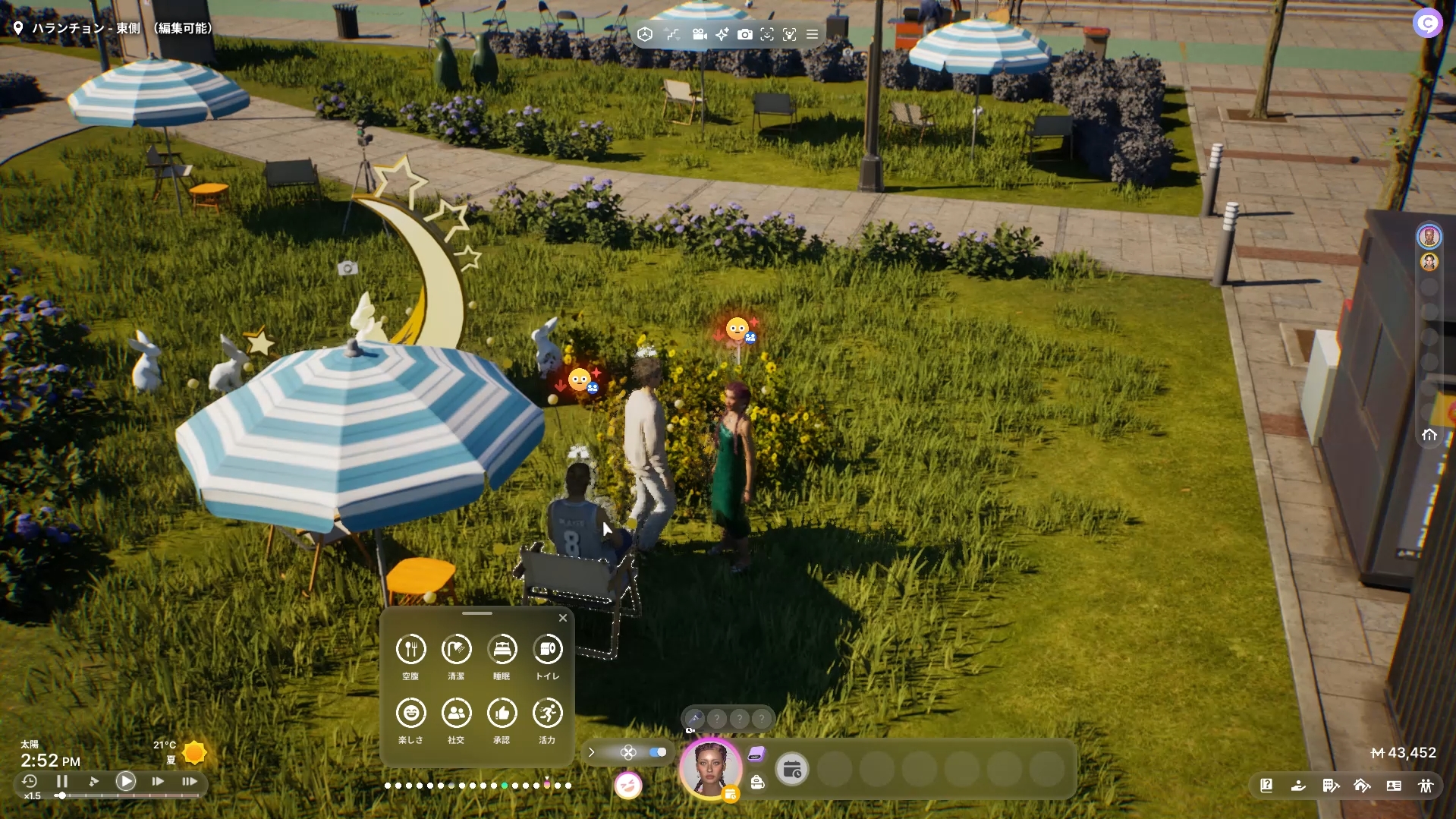Select the 承認 recognition thumbs-up icon
Image resolution: width=1456 pixels, height=819 pixels.
click(x=502, y=713)
